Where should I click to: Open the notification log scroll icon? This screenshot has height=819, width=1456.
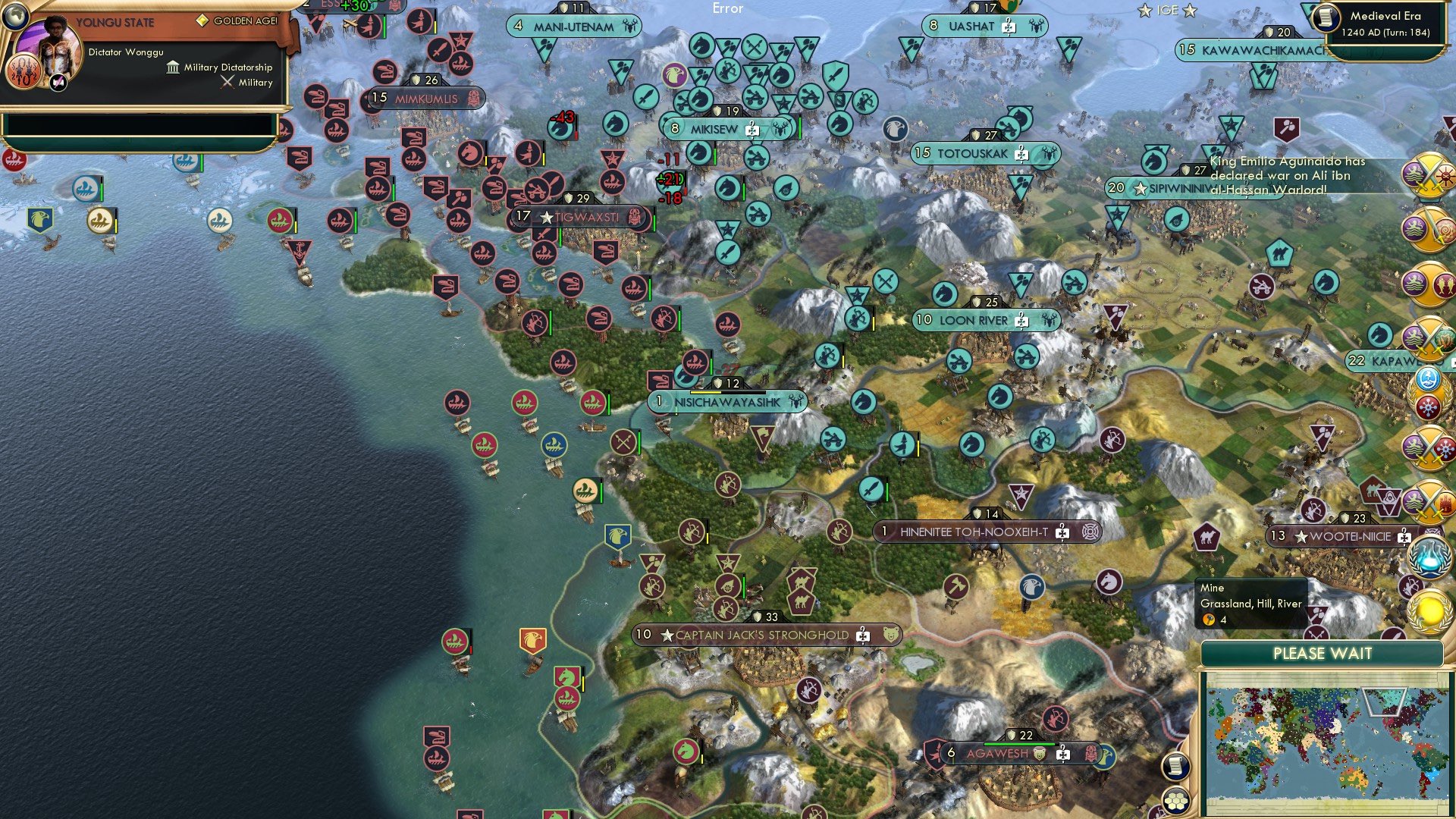(x=1175, y=767)
